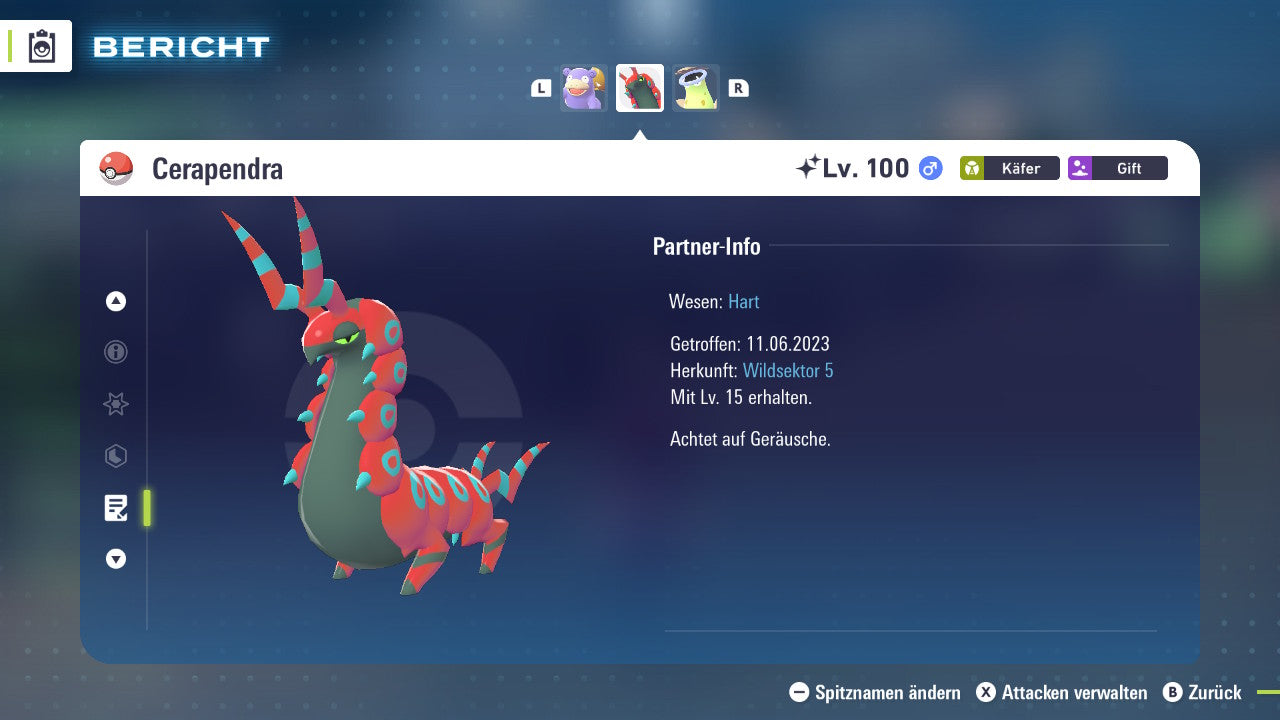This screenshot has width=1280, height=720.
Task: Click the purple Gift poison-type icon
Action: coord(1117,168)
